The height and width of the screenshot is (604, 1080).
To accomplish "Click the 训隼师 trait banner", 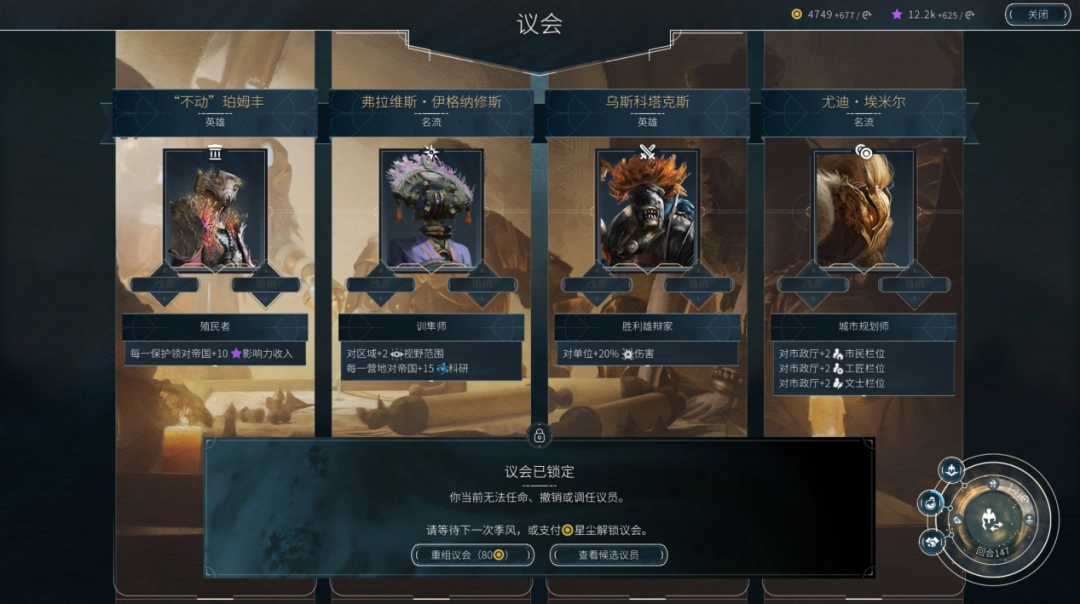I will click(431, 327).
